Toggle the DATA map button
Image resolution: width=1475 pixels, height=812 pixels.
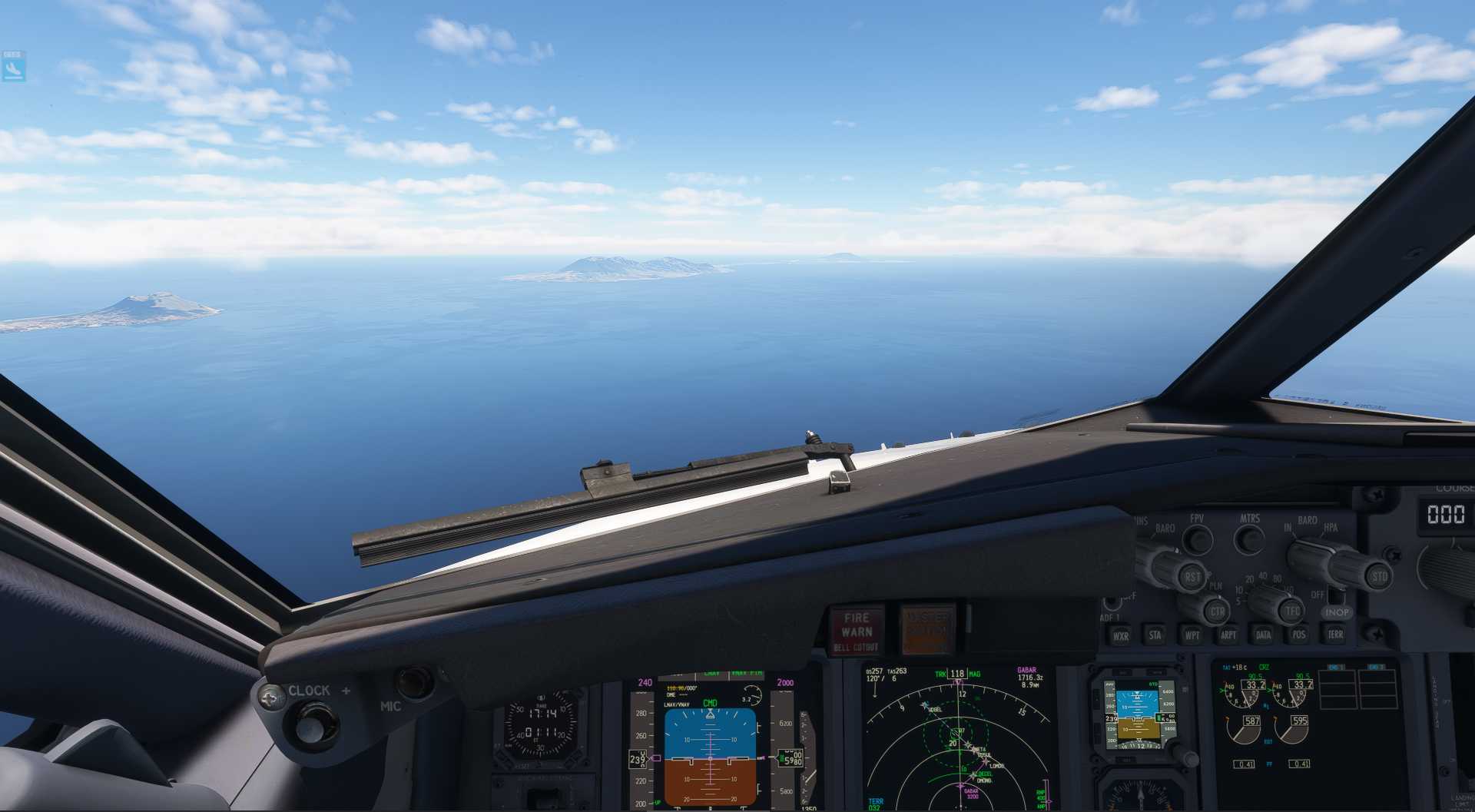[1263, 635]
